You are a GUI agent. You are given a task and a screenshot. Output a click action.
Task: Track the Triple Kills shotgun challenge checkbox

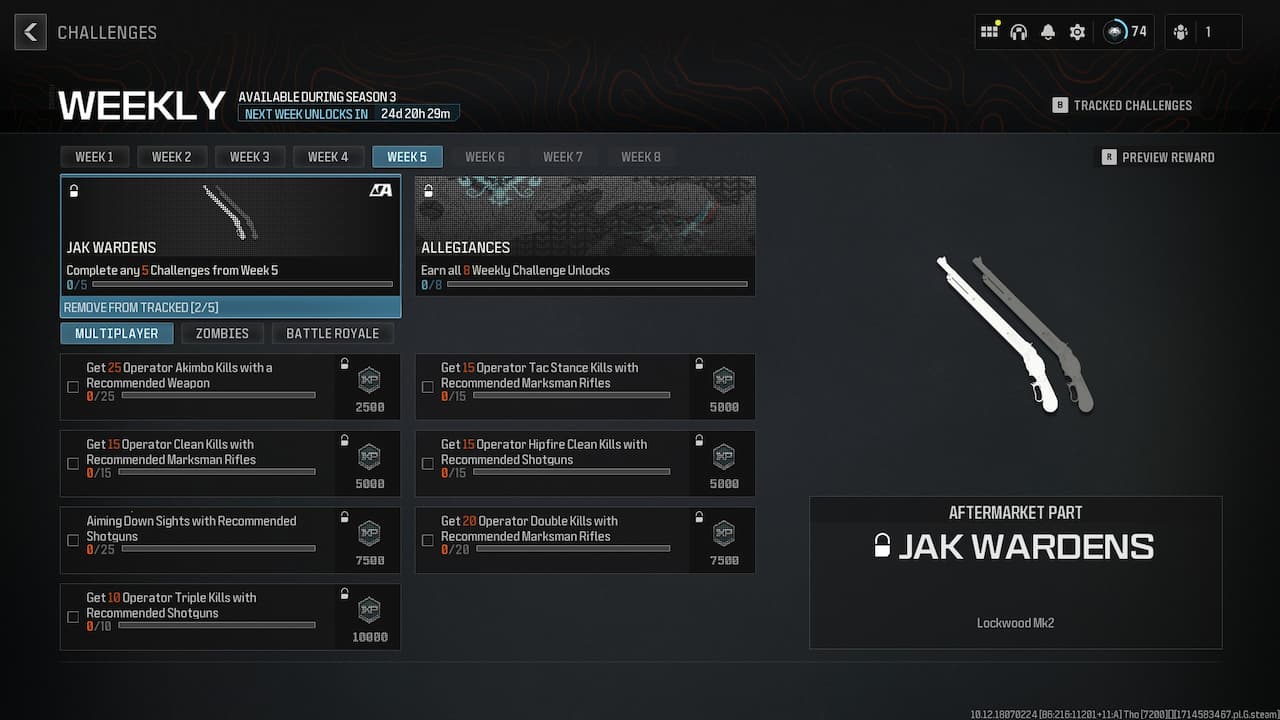click(73, 617)
